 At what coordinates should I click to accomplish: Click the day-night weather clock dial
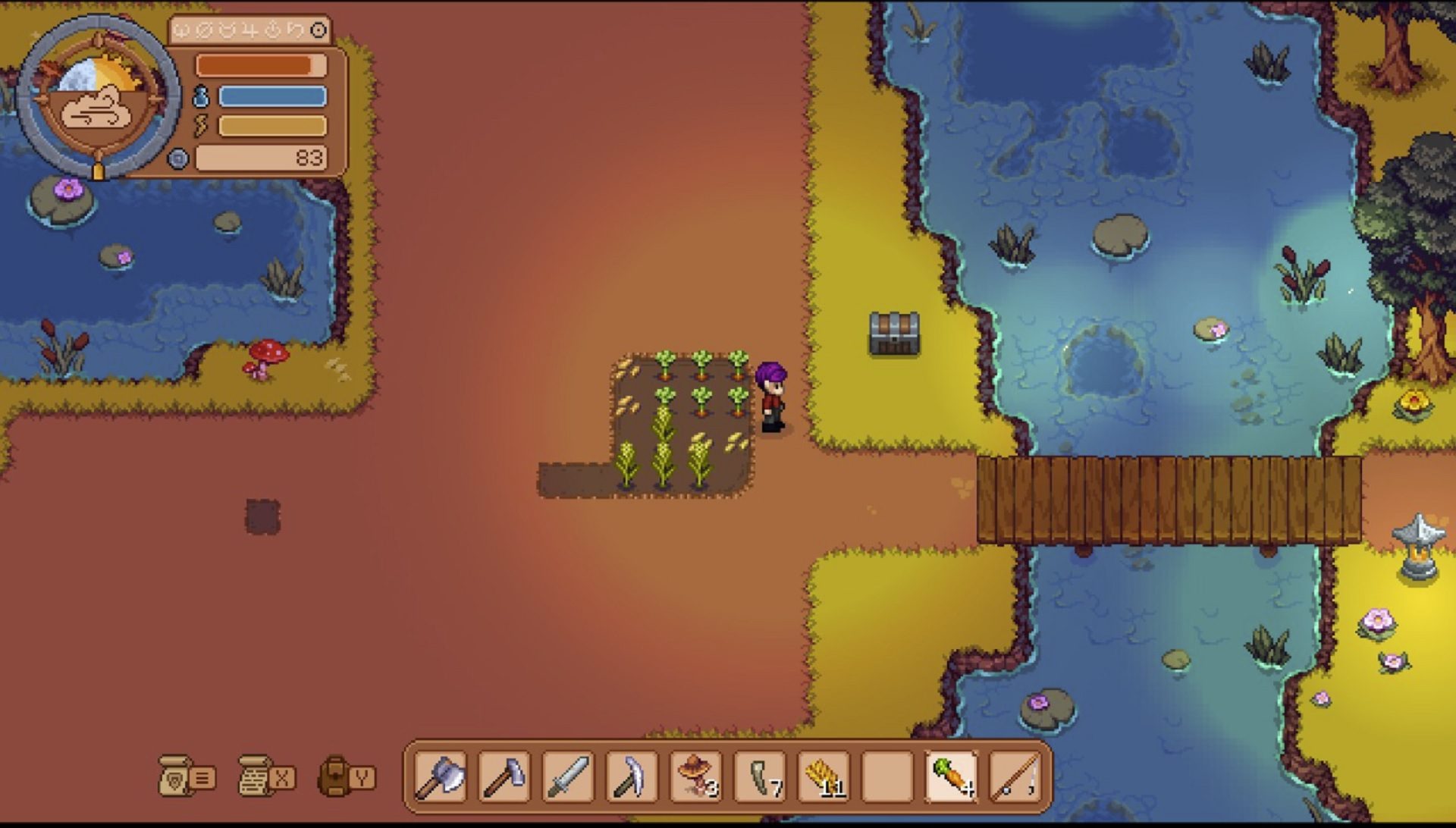coord(99,97)
